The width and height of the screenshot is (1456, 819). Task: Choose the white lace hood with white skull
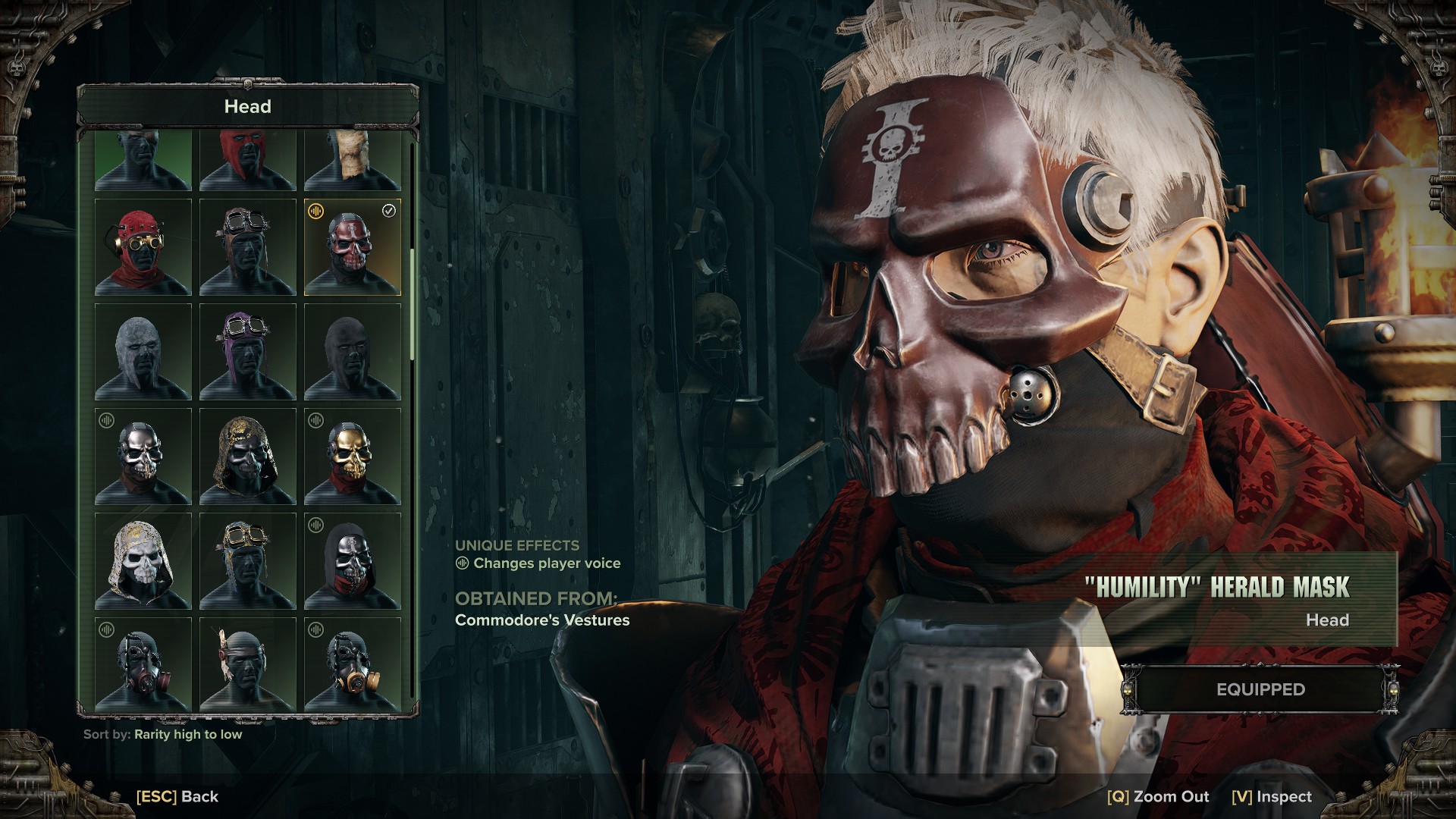click(143, 561)
